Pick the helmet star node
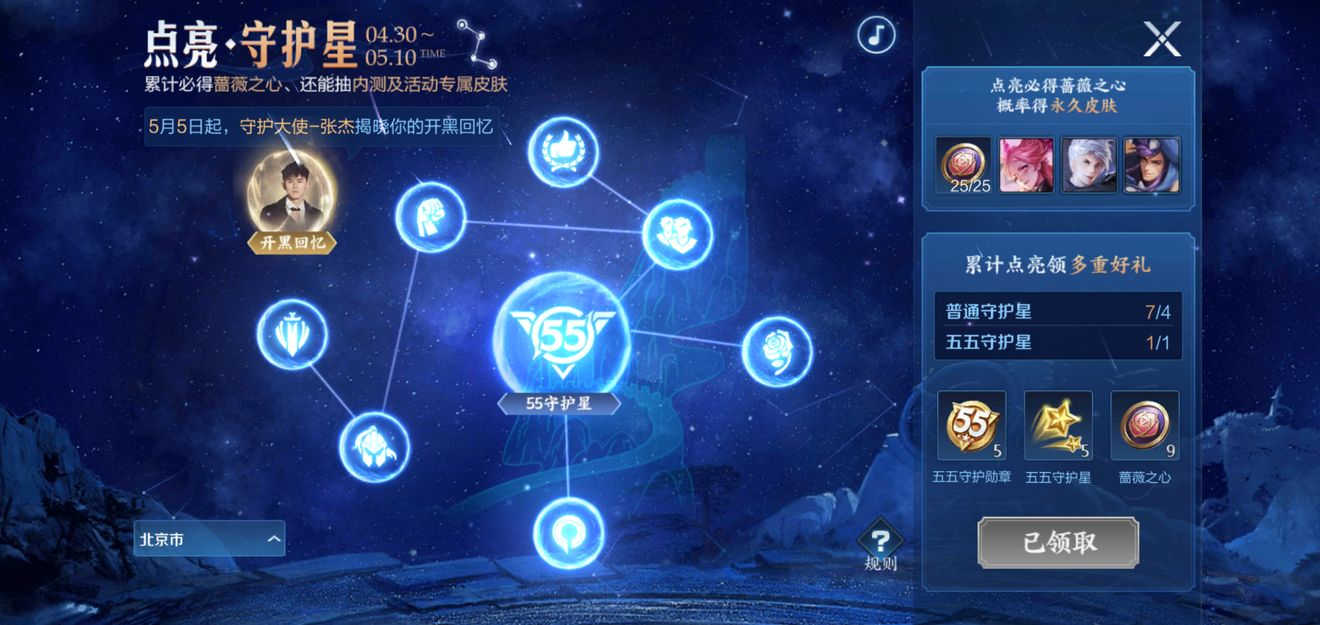This screenshot has height=625, width=1320. [x=374, y=446]
